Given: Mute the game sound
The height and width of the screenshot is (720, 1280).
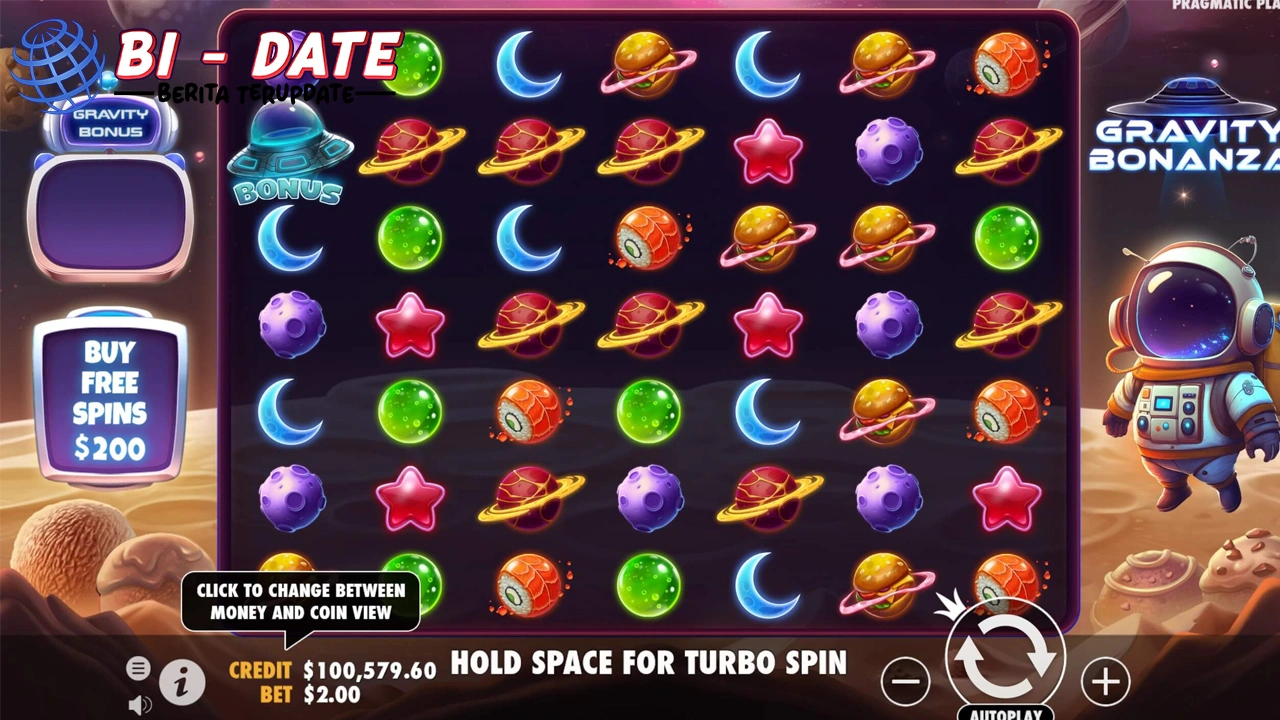Looking at the screenshot, I should 139,705.
